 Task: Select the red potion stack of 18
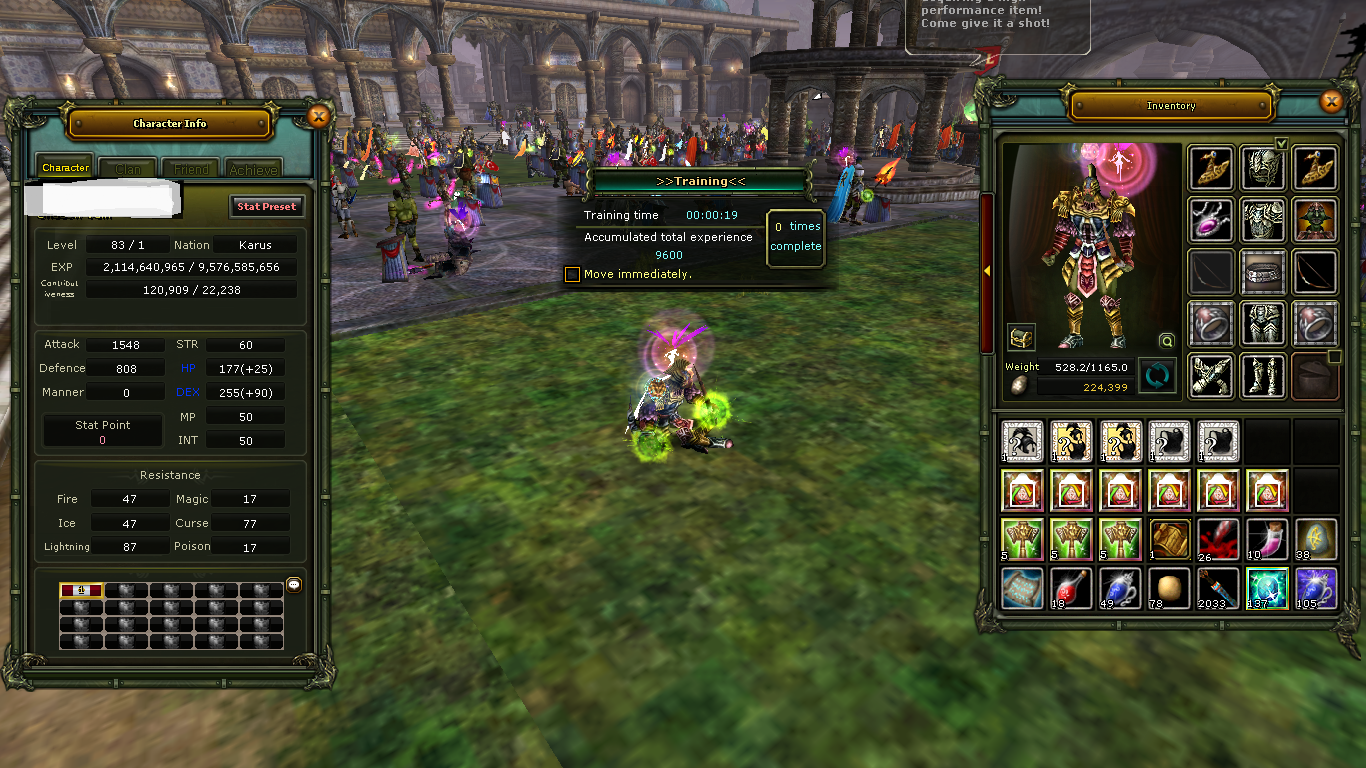(1071, 589)
